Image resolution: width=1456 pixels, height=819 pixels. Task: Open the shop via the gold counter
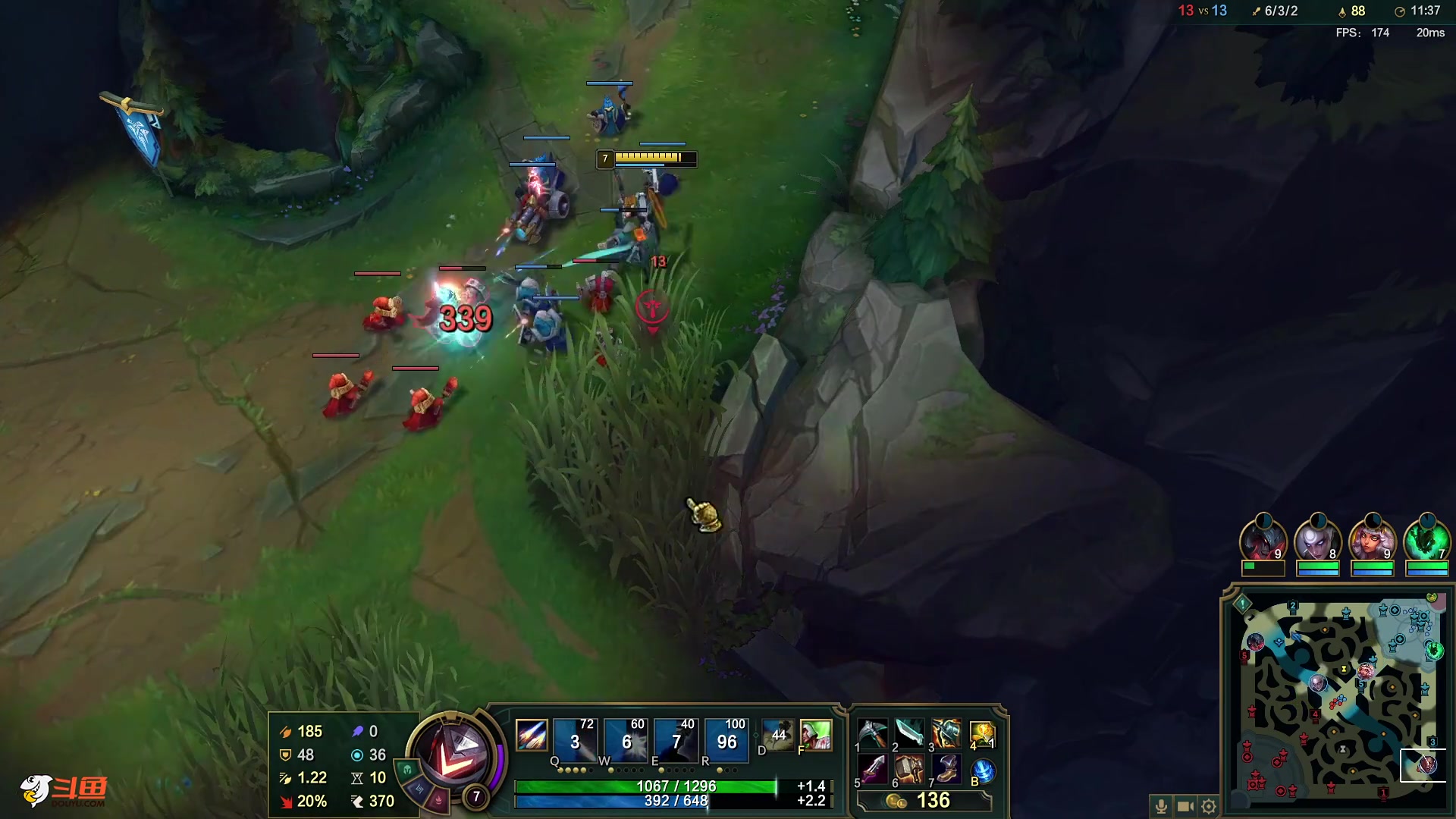924,801
